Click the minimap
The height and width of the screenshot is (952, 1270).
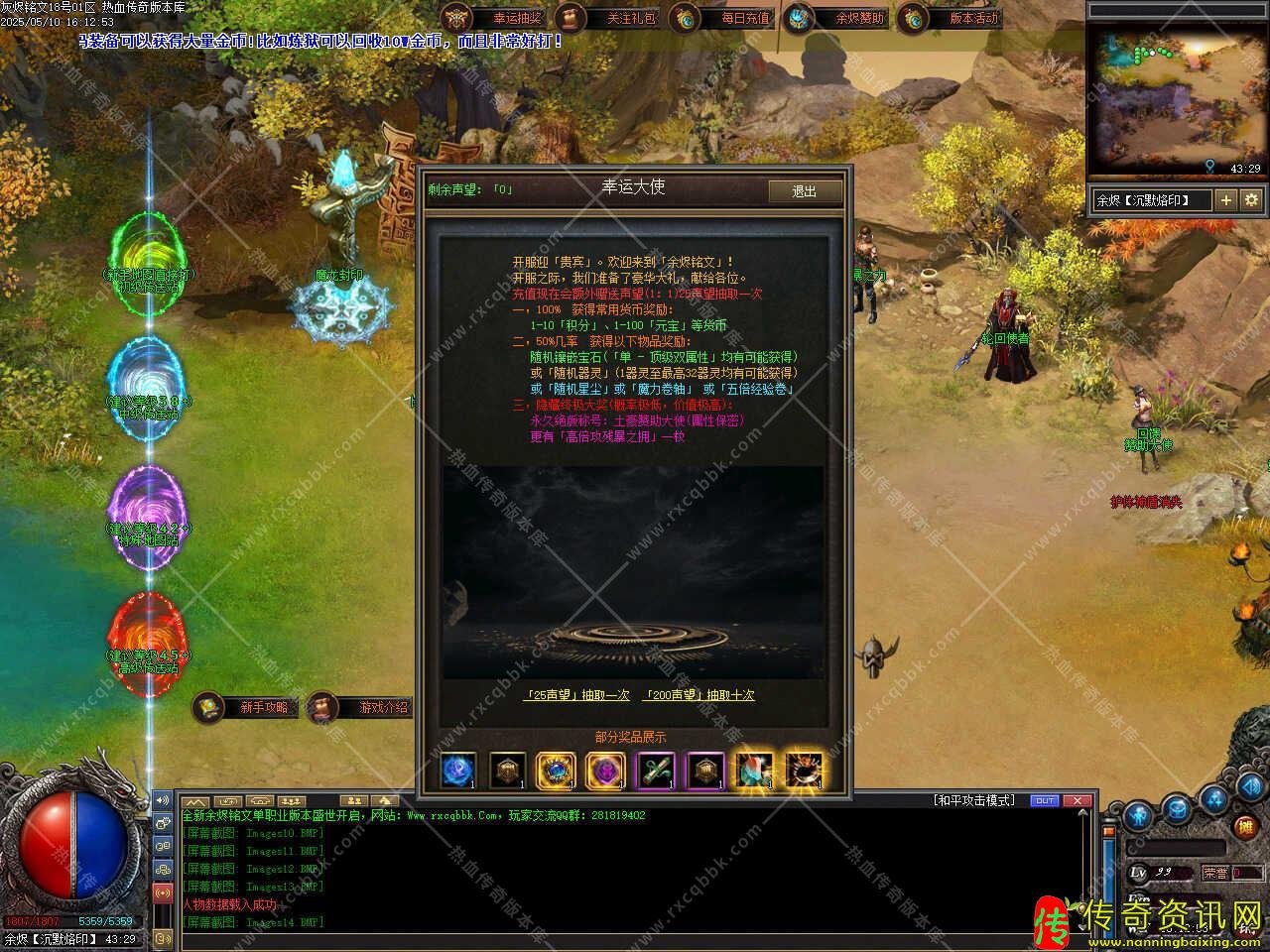(1178, 97)
